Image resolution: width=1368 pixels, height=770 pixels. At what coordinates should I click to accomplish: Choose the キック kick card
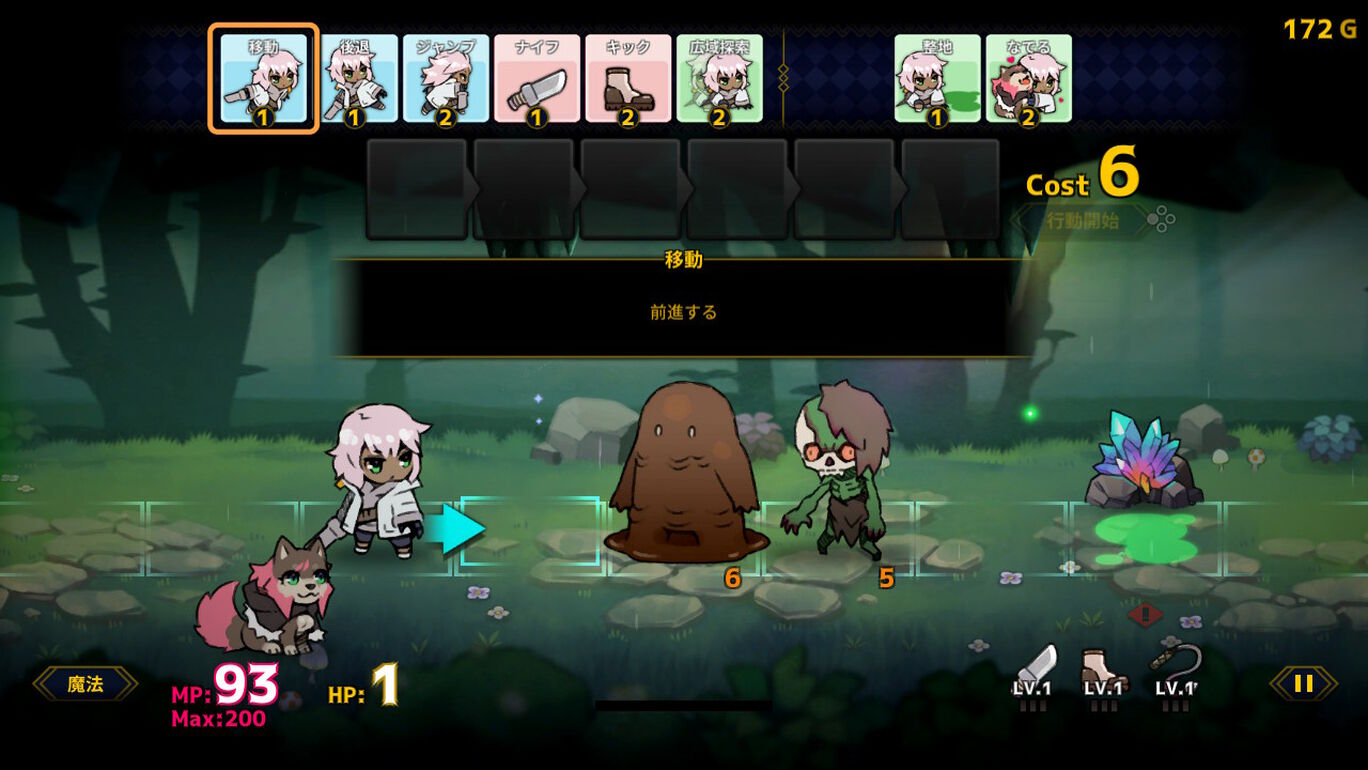[x=628, y=79]
